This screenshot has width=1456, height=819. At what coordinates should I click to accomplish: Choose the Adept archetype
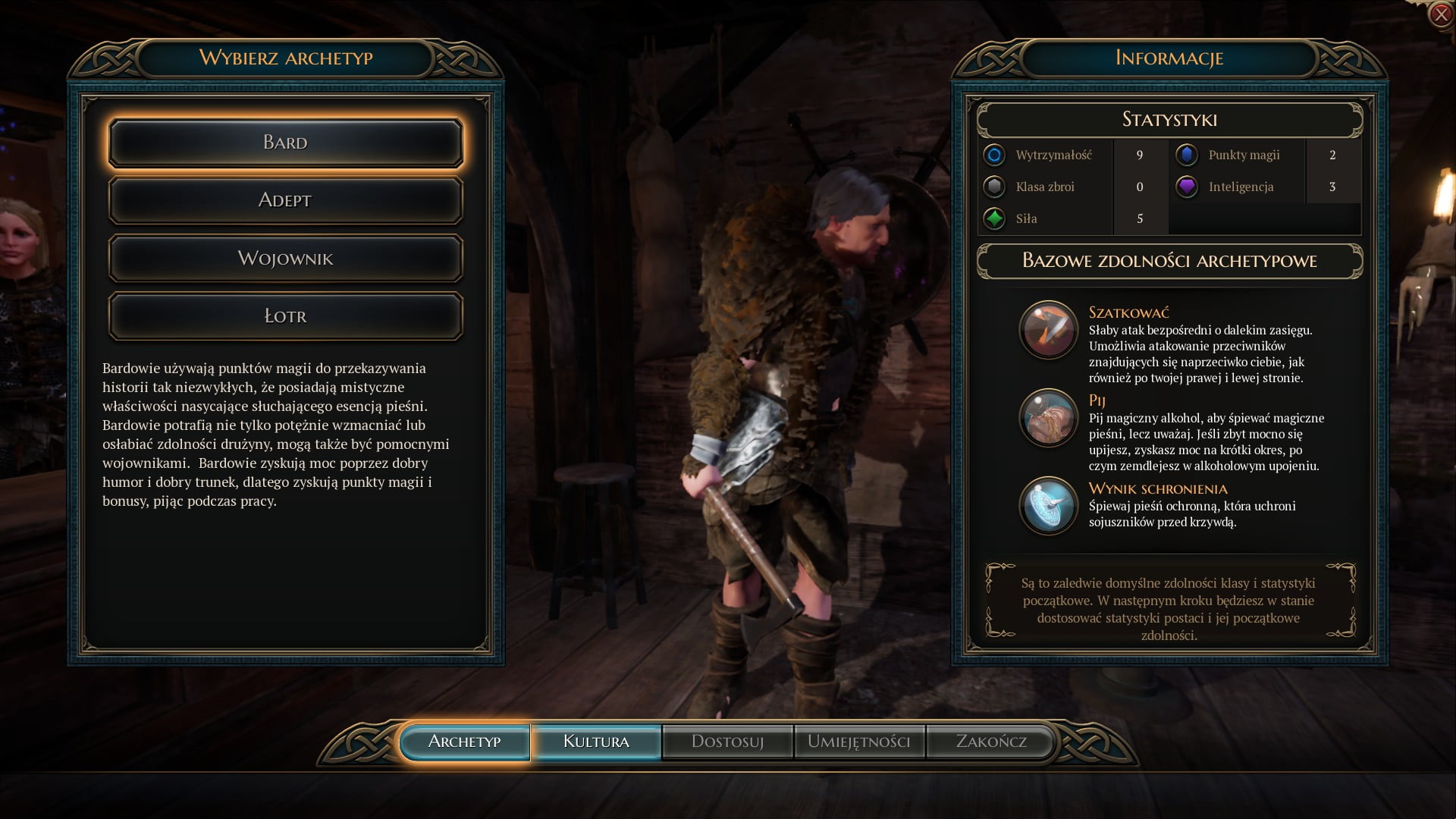coord(285,200)
